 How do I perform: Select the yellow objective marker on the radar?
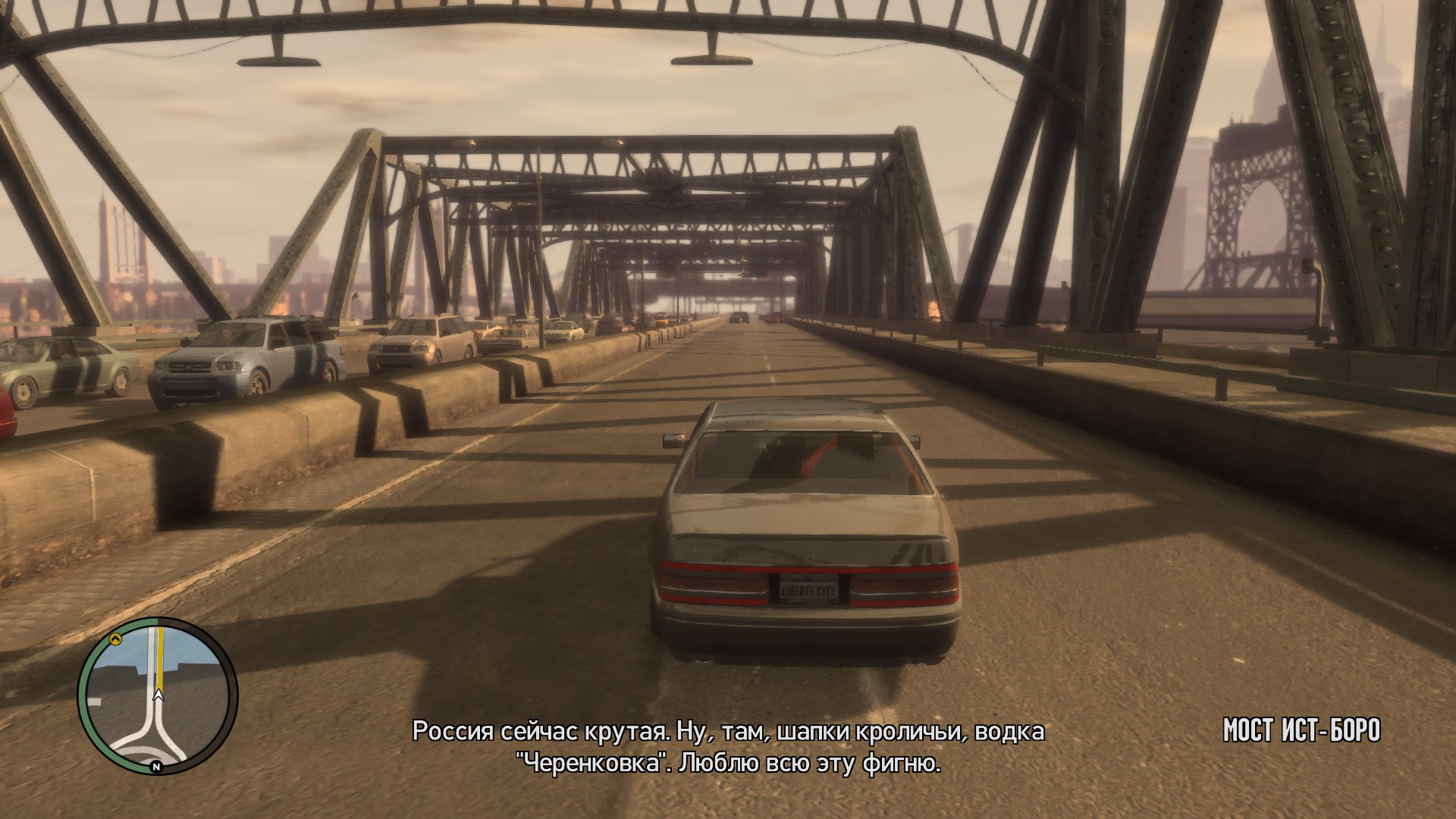click(x=116, y=639)
